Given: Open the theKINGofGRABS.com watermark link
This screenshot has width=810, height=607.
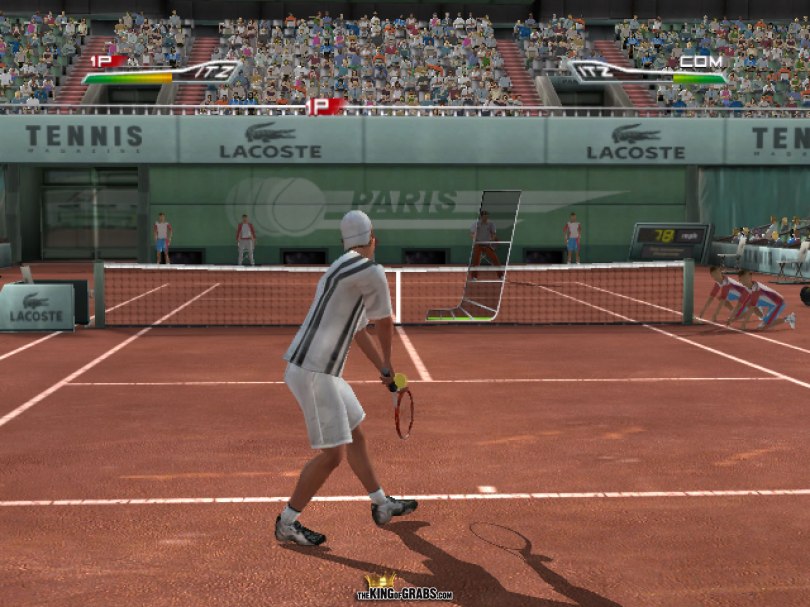Looking at the screenshot, I should [404, 591].
